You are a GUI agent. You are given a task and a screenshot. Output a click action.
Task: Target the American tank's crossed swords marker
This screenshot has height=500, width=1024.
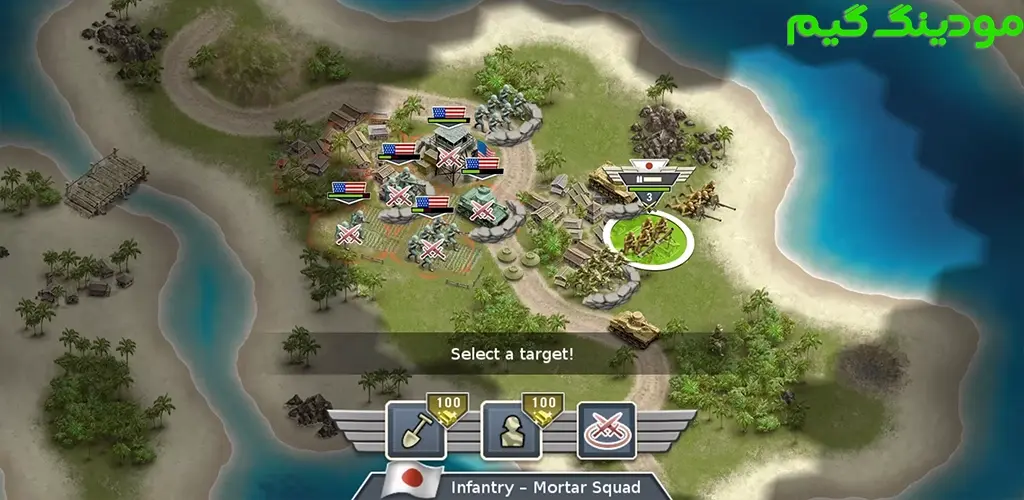[x=483, y=211]
